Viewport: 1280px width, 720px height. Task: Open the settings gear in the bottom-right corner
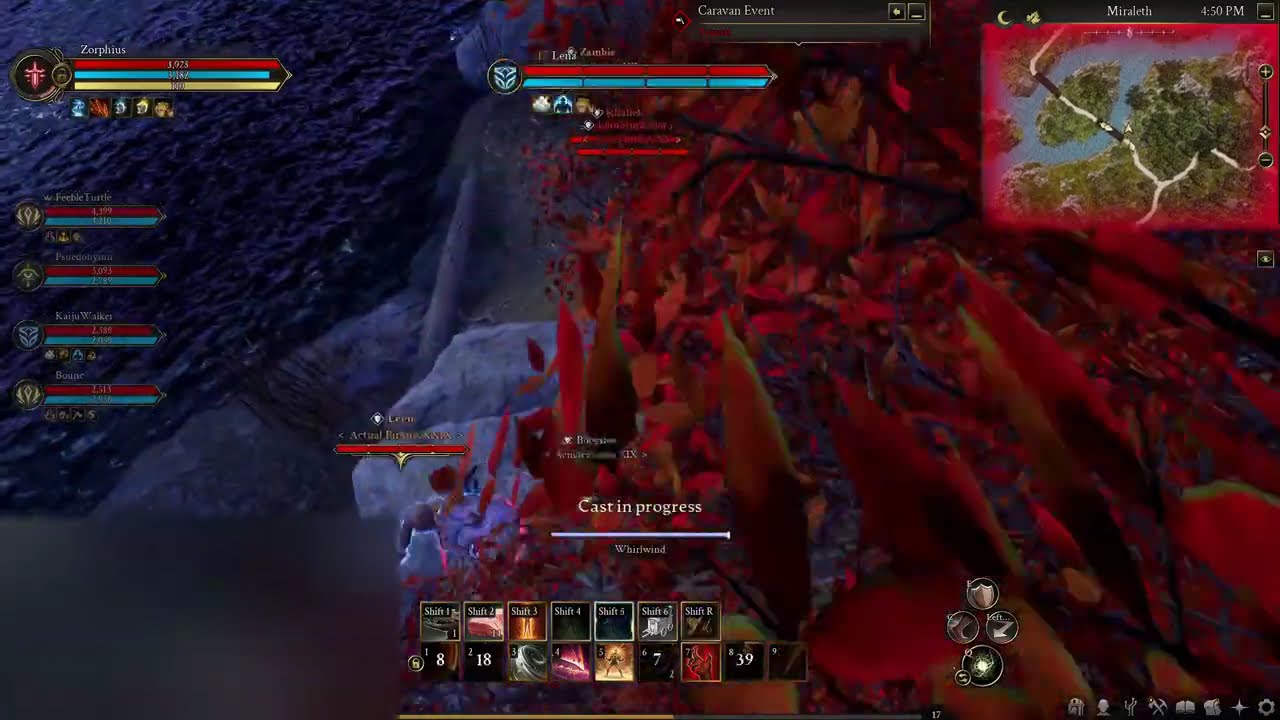1267,706
